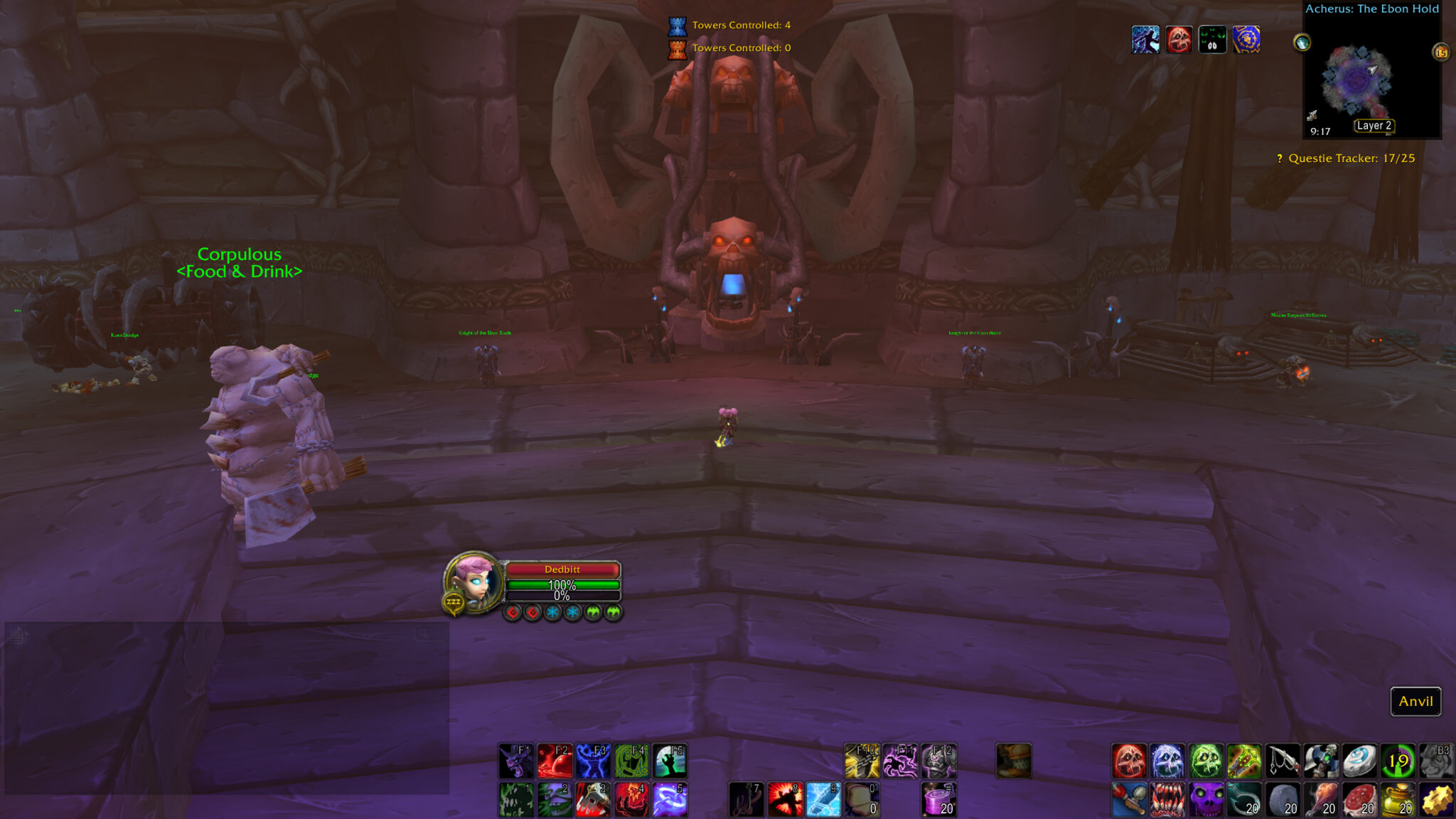Click the search magnifier on the chat frame
Image resolution: width=1456 pixels, height=819 pixels.
[x=421, y=633]
